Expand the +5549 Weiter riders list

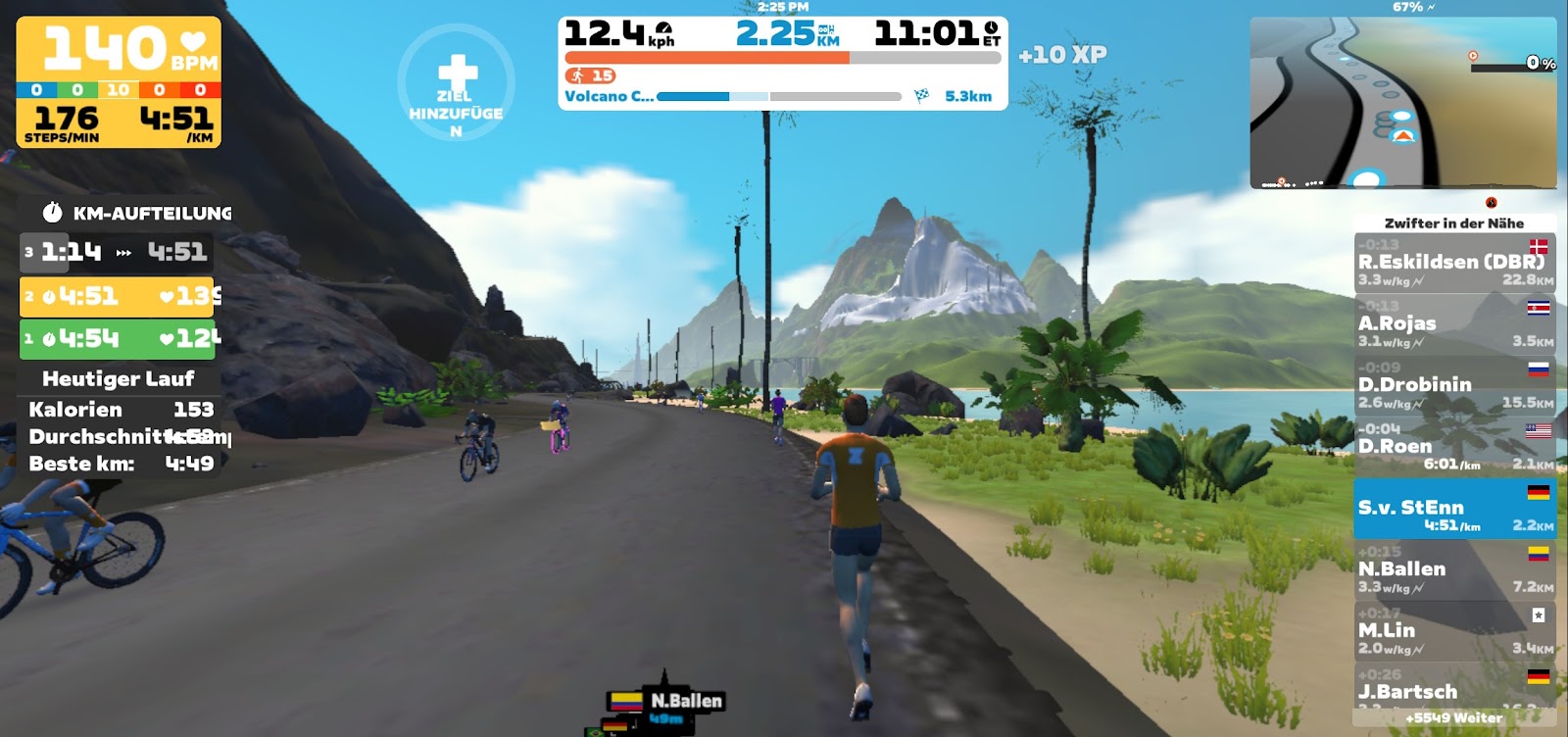point(1454,718)
